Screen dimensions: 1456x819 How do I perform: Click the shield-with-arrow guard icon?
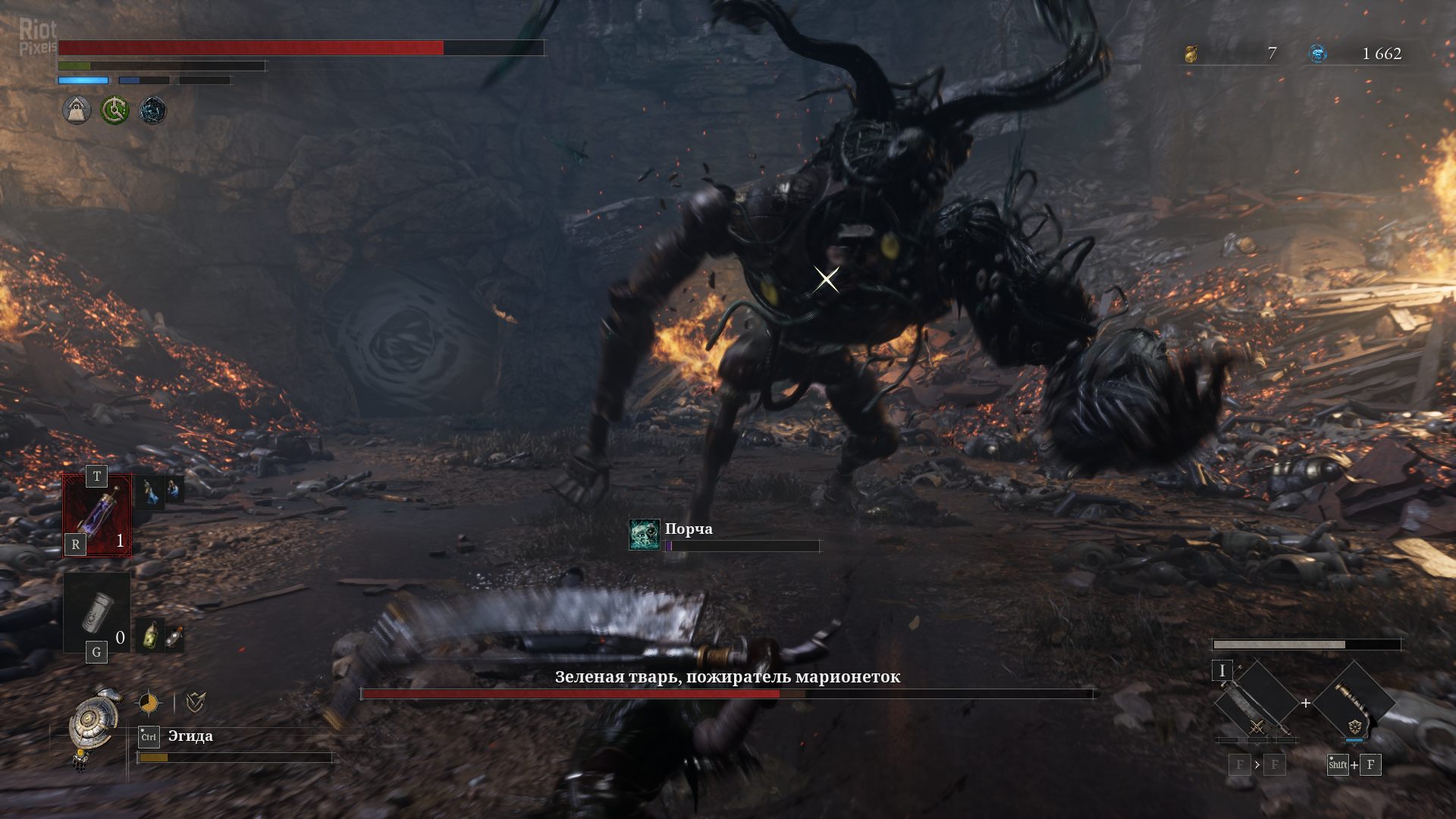195,704
